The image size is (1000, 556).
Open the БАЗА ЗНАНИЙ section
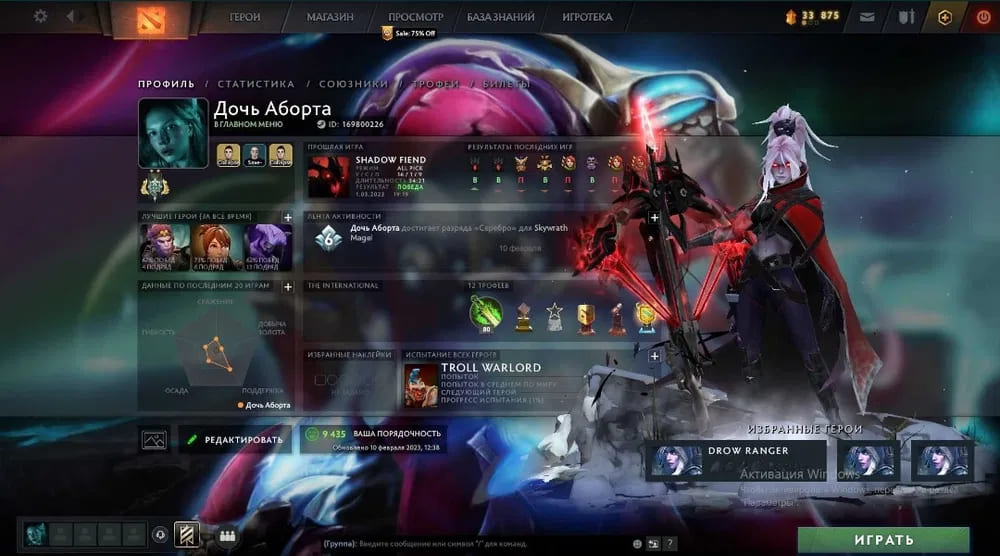tap(500, 17)
